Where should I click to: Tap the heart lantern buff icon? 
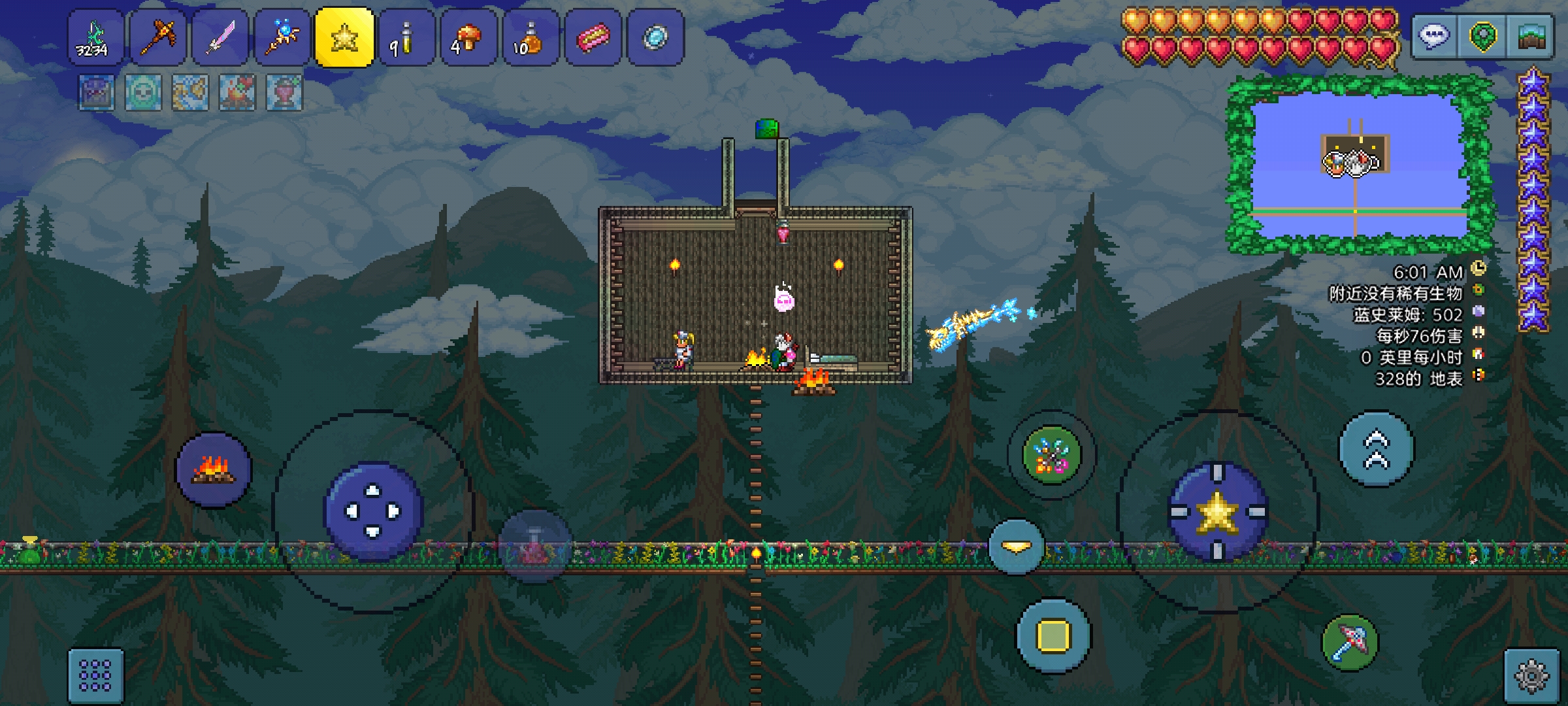coord(284,92)
